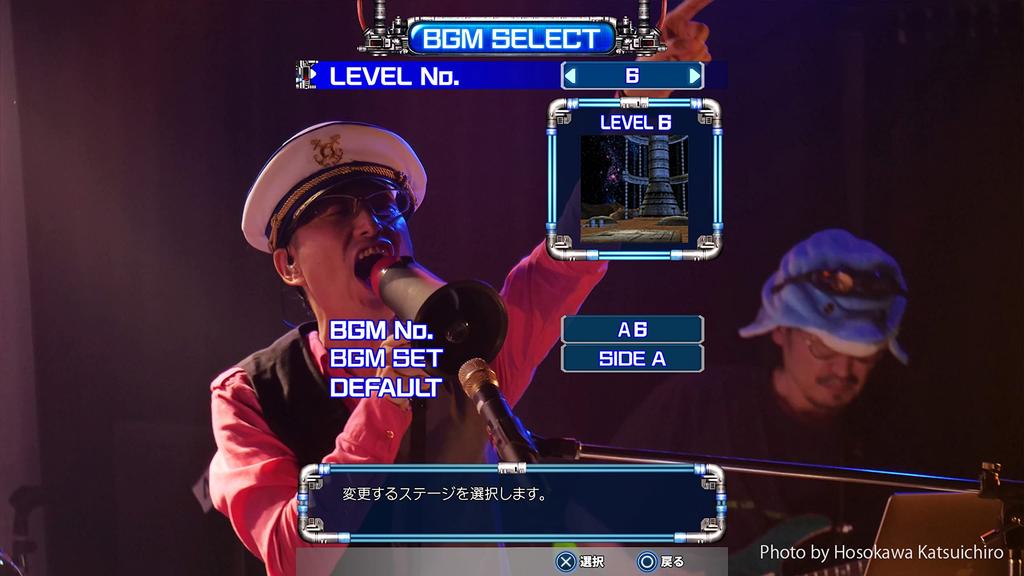Select the LEVEL No. menu row
Viewport: 1024px width, 576px height.
(395, 76)
